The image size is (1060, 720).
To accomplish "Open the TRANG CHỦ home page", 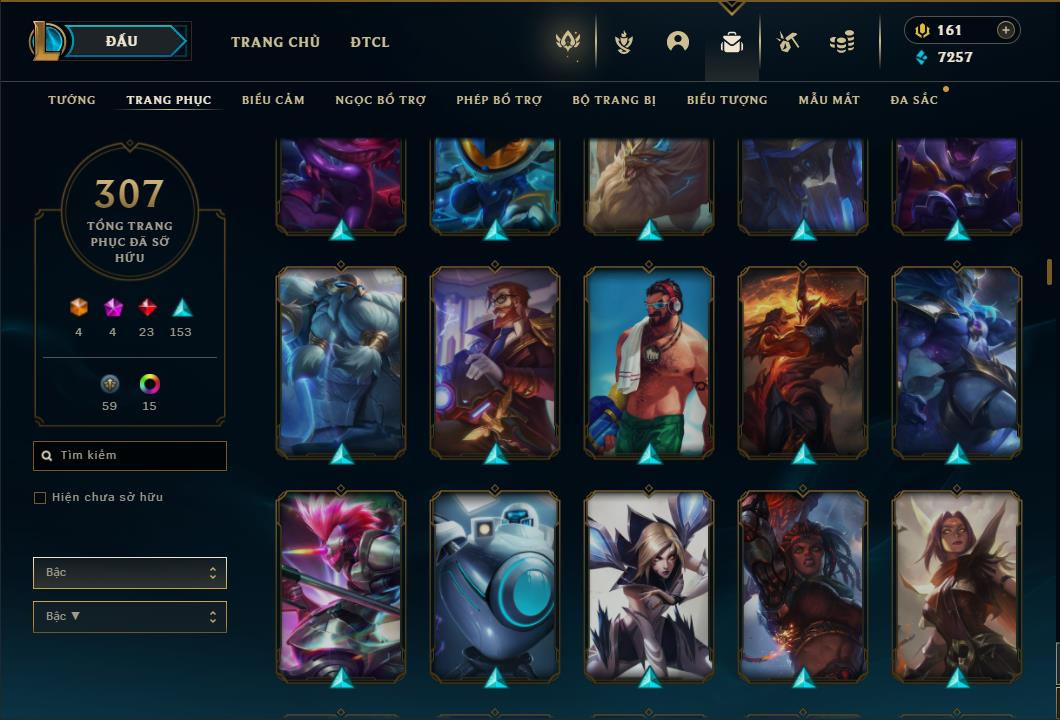I will [275, 42].
